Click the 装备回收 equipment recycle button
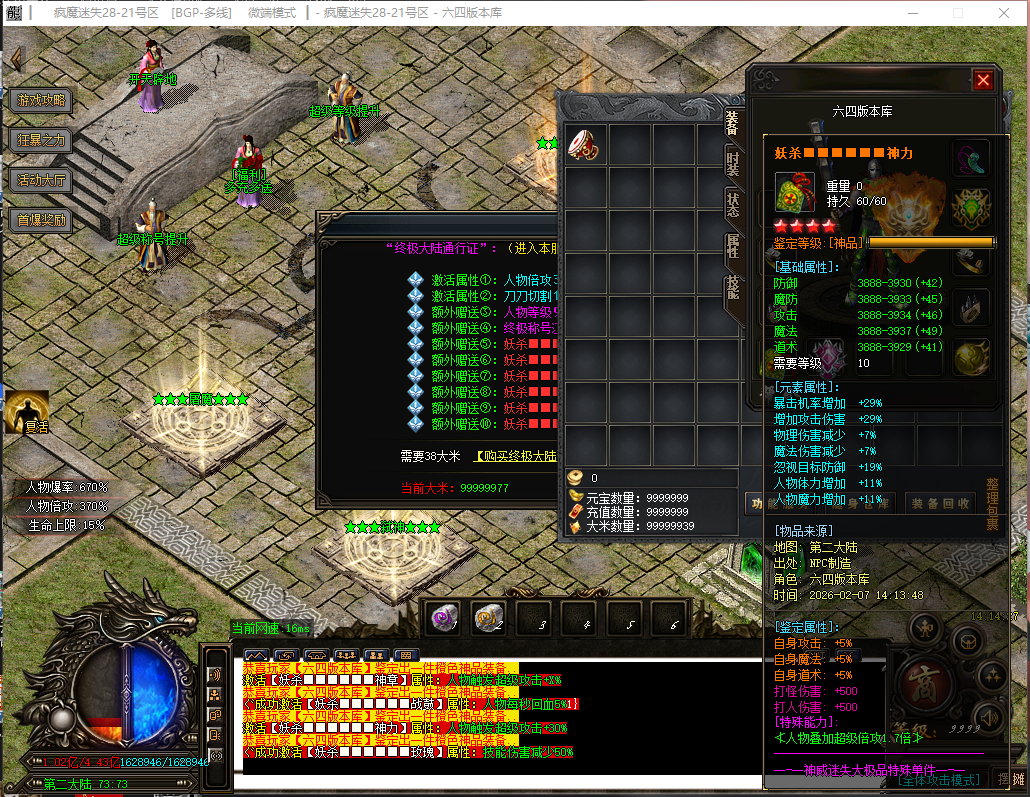 coord(941,503)
